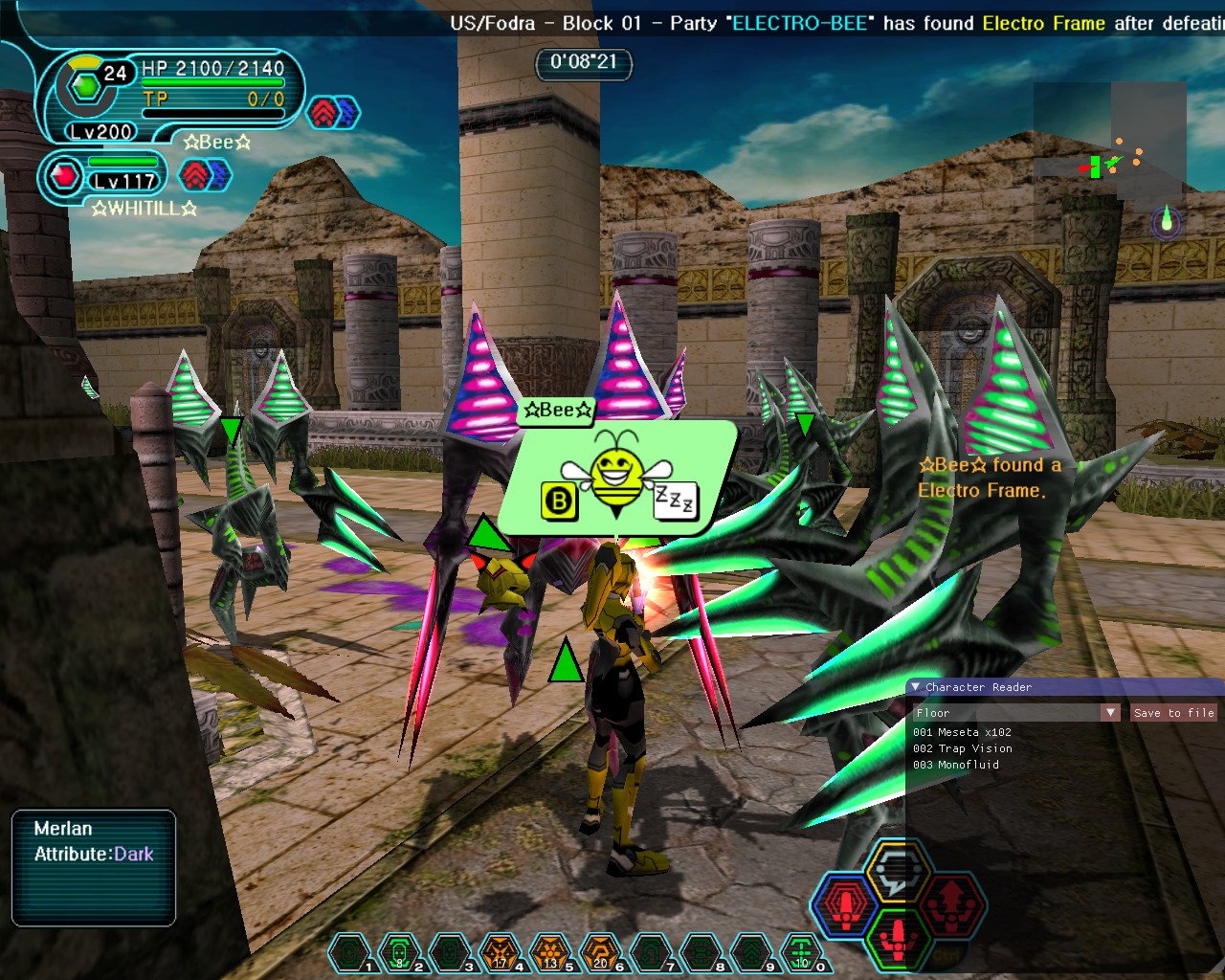1225x980 pixels.
Task: Click the Save to file button
Action: point(1173,713)
